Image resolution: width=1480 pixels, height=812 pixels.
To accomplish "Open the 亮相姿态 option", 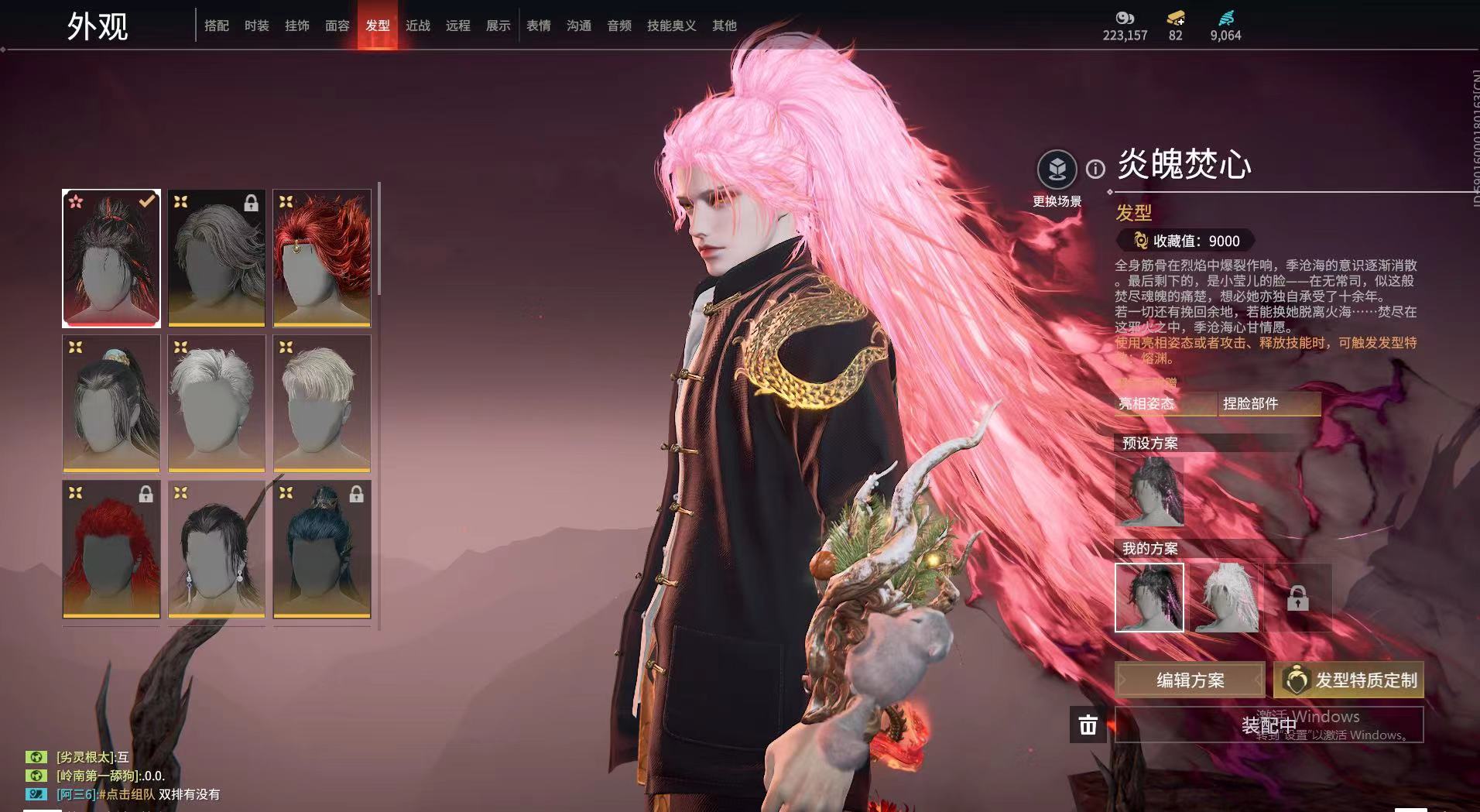I will click(x=1165, y=403).
